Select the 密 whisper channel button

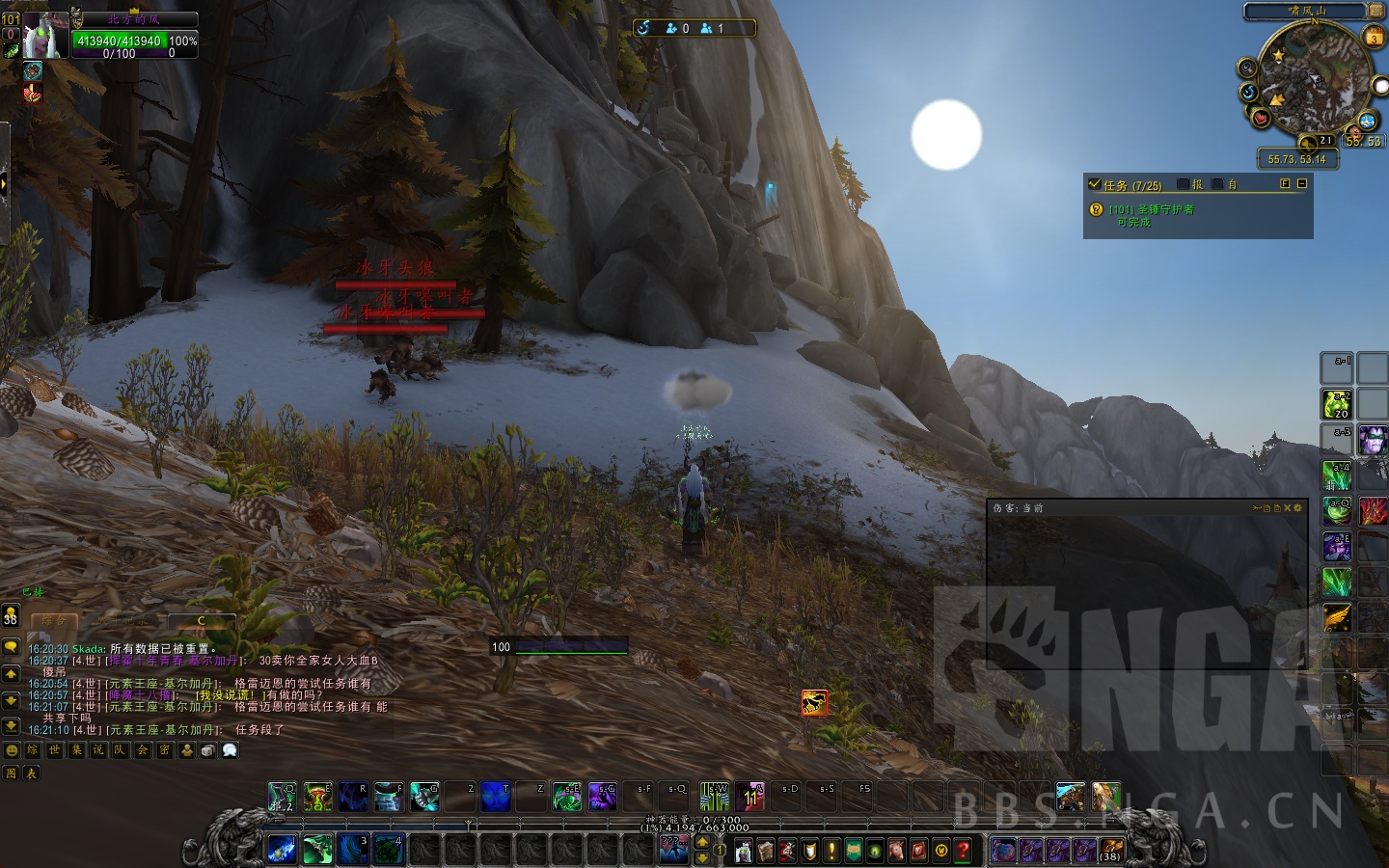164,749
